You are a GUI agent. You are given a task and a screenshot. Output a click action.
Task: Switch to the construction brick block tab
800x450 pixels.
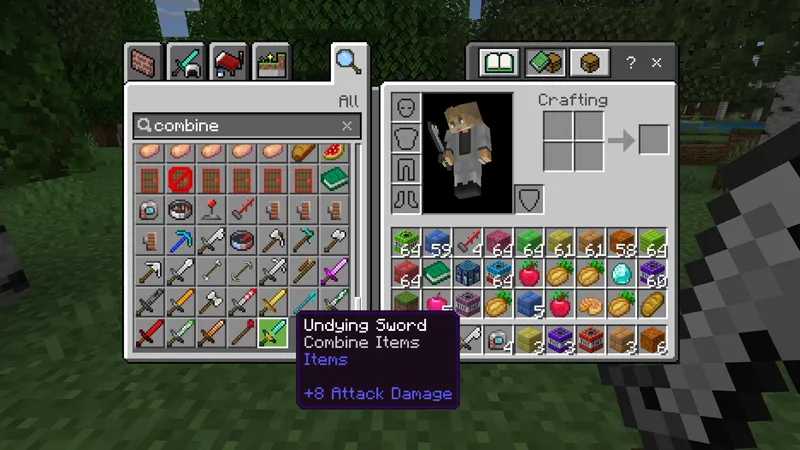click(143, 62)
